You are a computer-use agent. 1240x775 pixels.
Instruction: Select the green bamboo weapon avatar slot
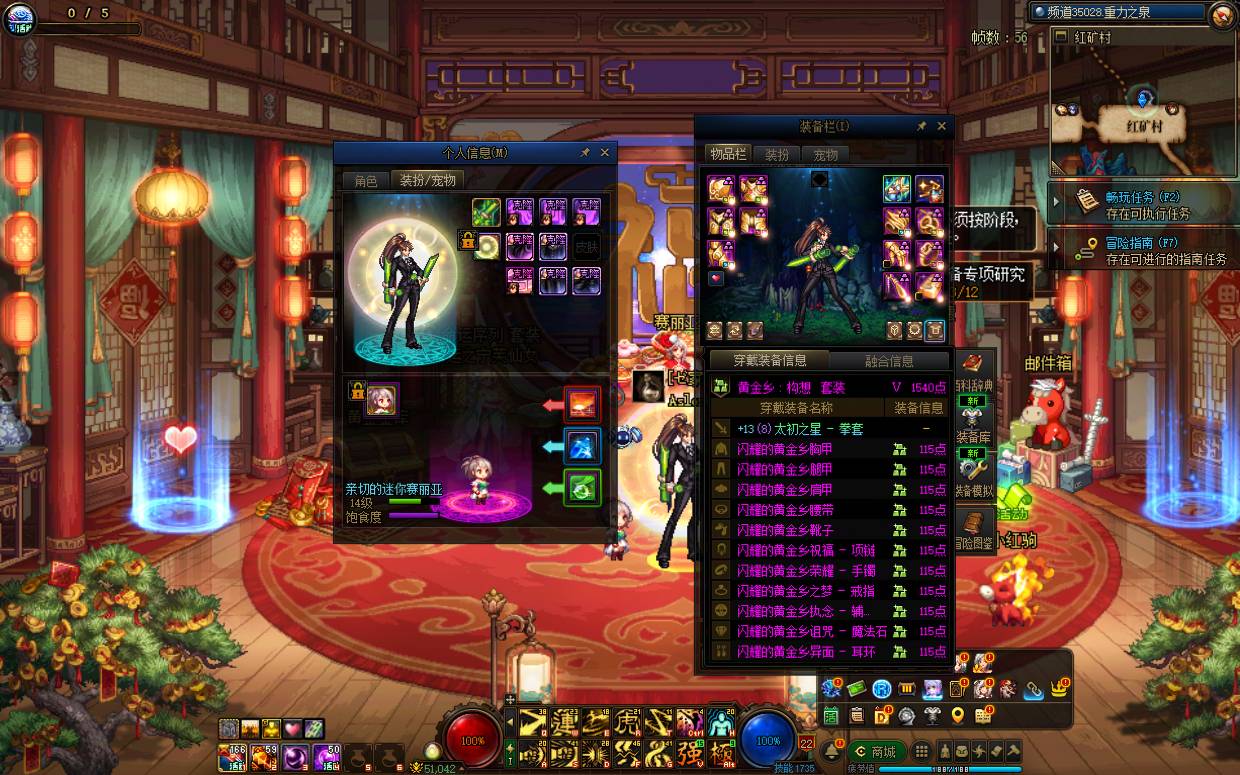click(x=486, y=212)
